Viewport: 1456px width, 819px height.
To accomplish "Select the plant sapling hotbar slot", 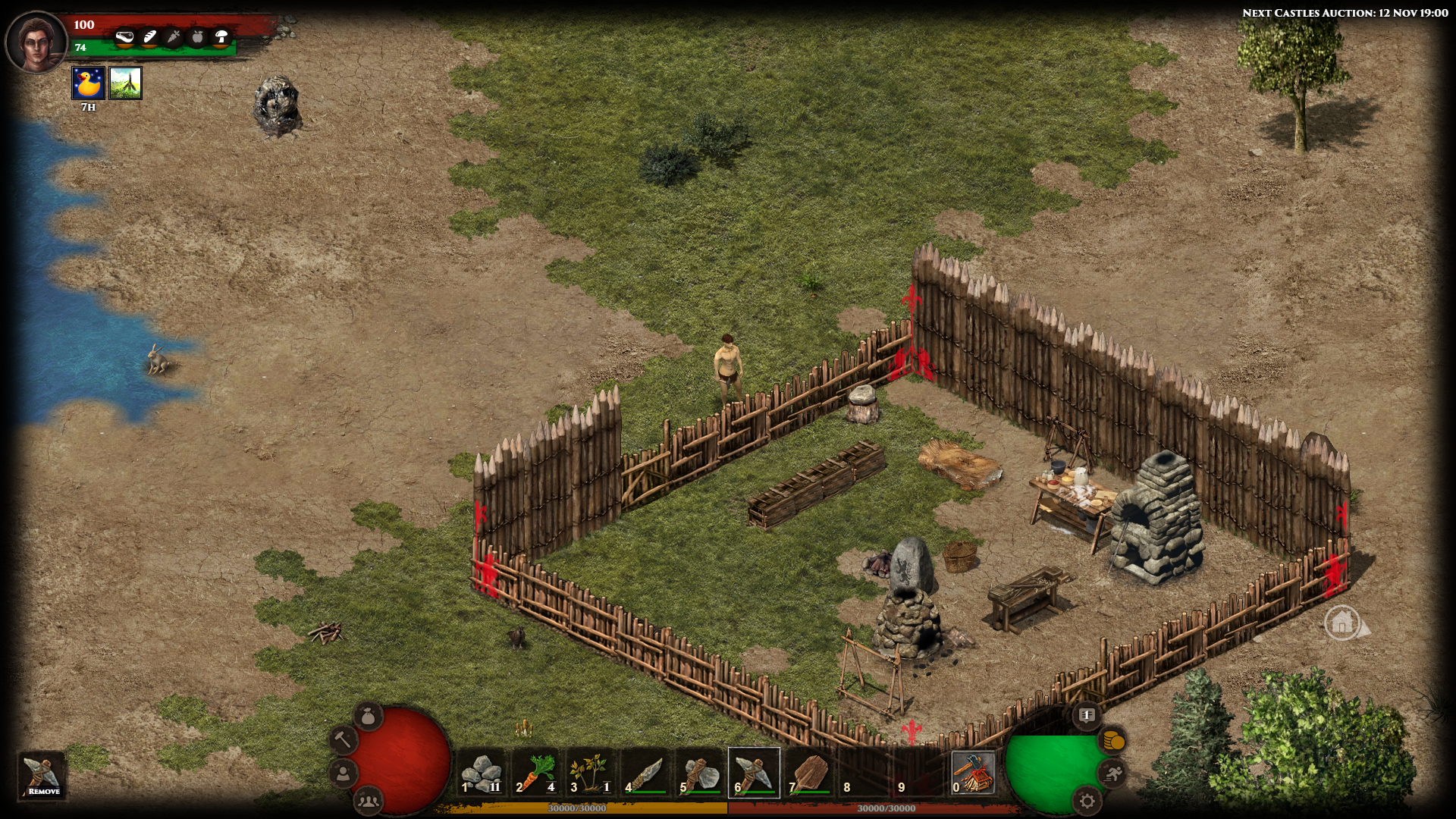I will click(x=591, y=773).
